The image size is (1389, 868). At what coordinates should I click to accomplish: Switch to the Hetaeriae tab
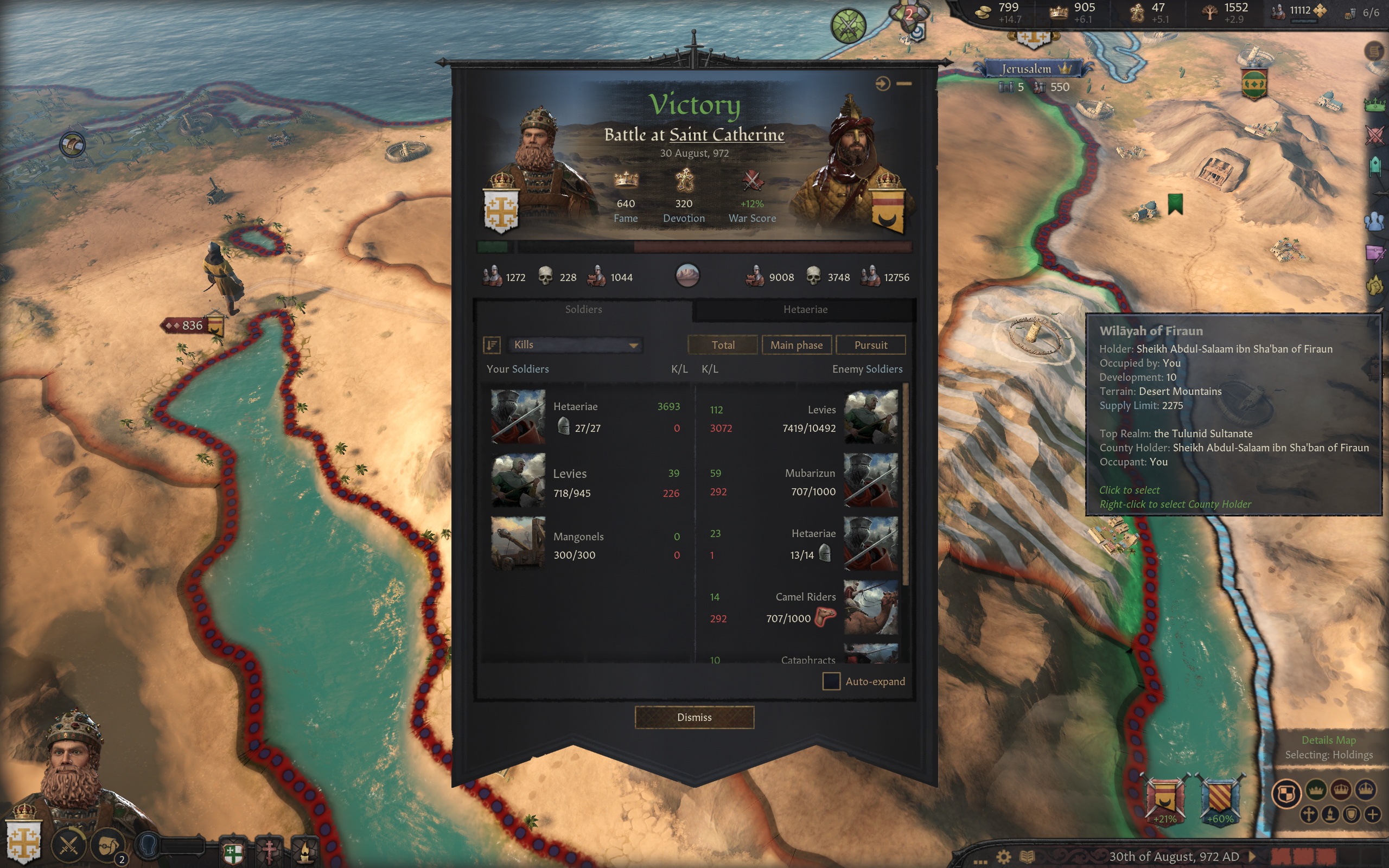(x=805, y=309)
